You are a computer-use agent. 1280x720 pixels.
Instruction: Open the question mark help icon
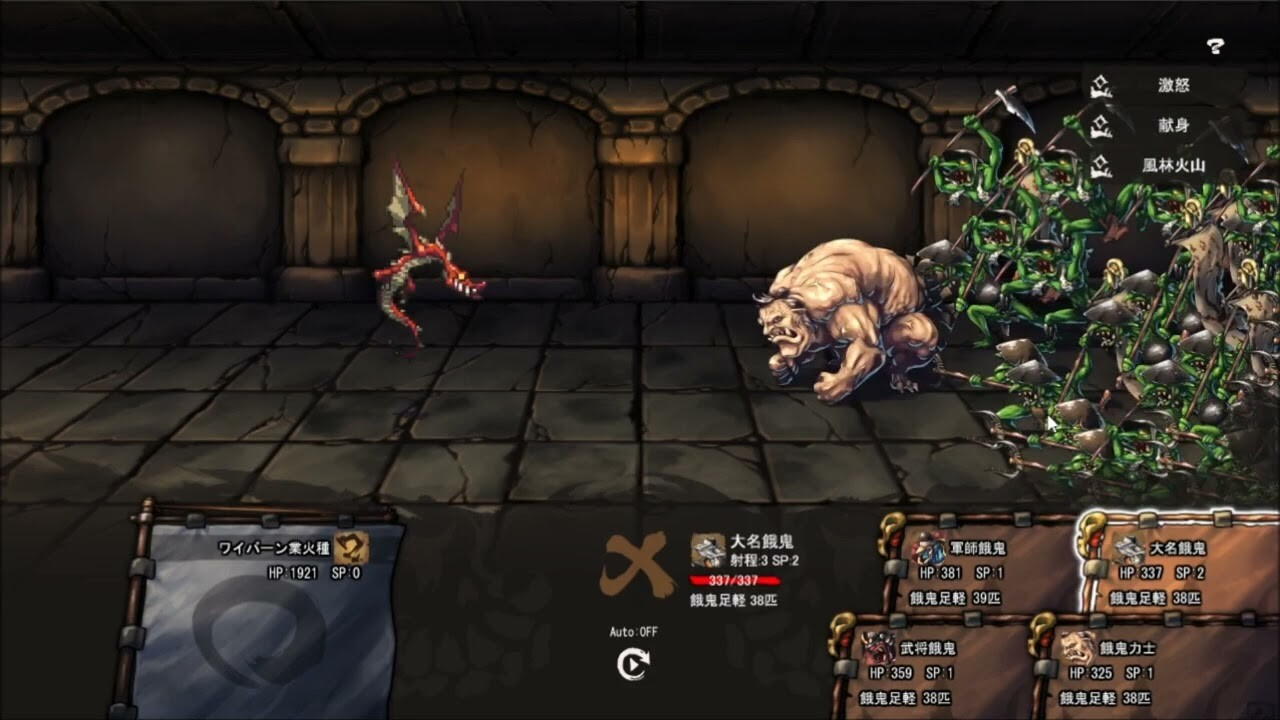coord(1215,45)
